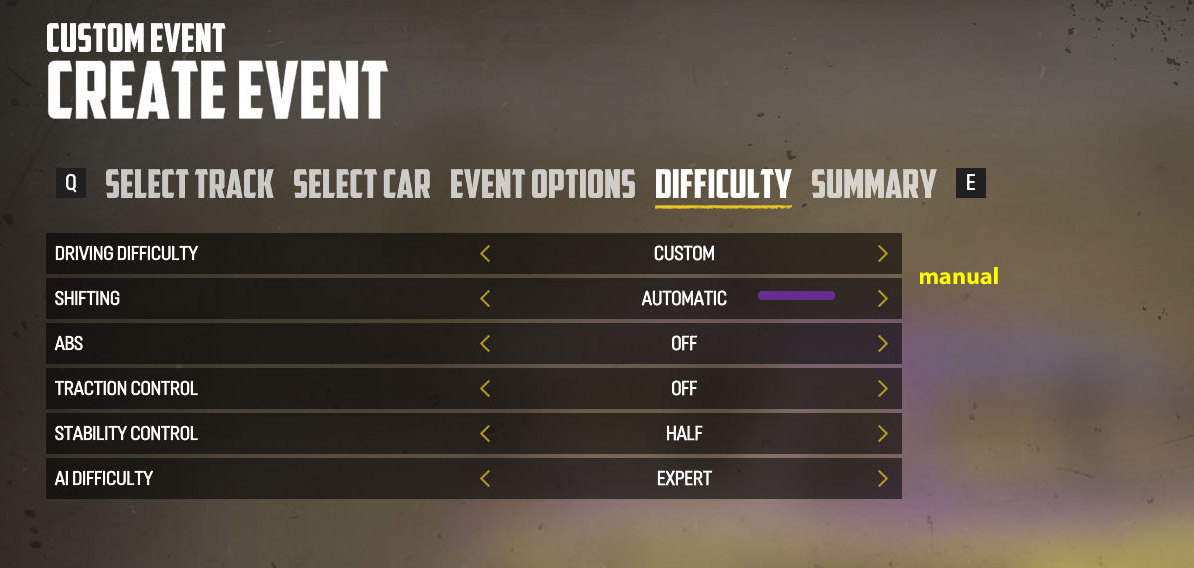The image size is (1194, 568).
Task: Click left arrow on Driving Difficulty row
Action: [x=485, y=254]
